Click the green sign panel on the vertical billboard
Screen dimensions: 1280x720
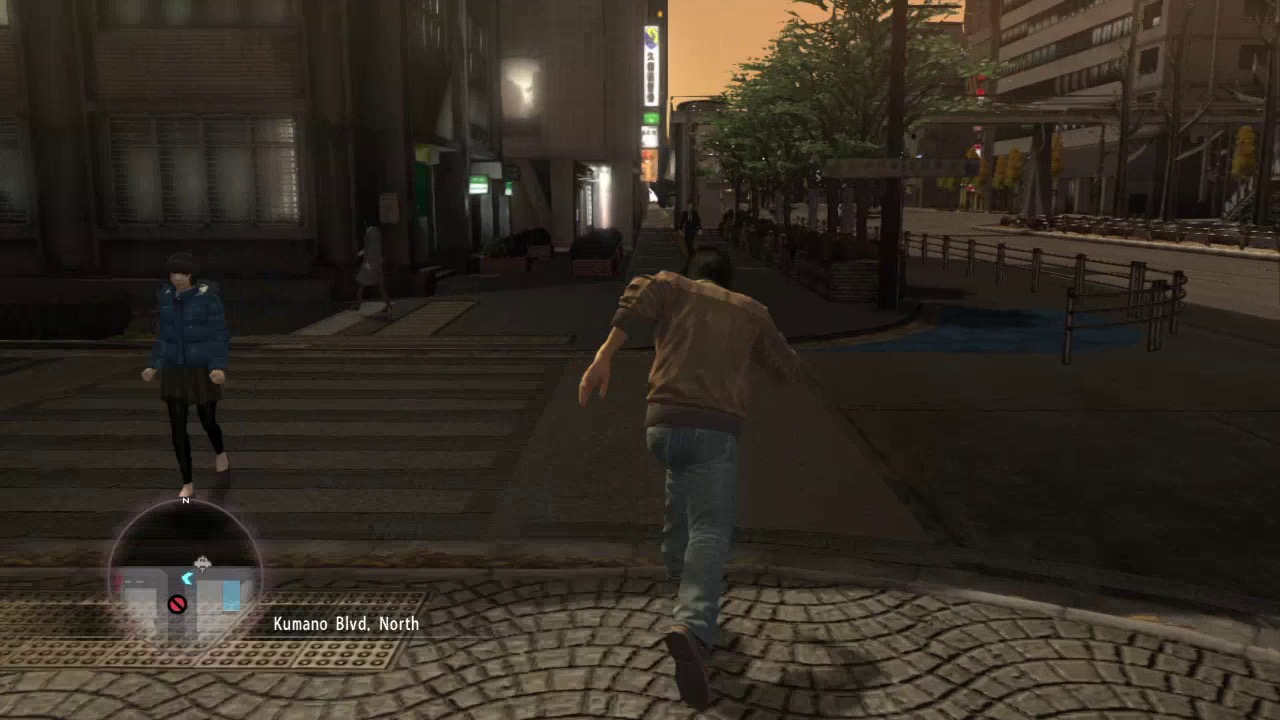point(650,117)
